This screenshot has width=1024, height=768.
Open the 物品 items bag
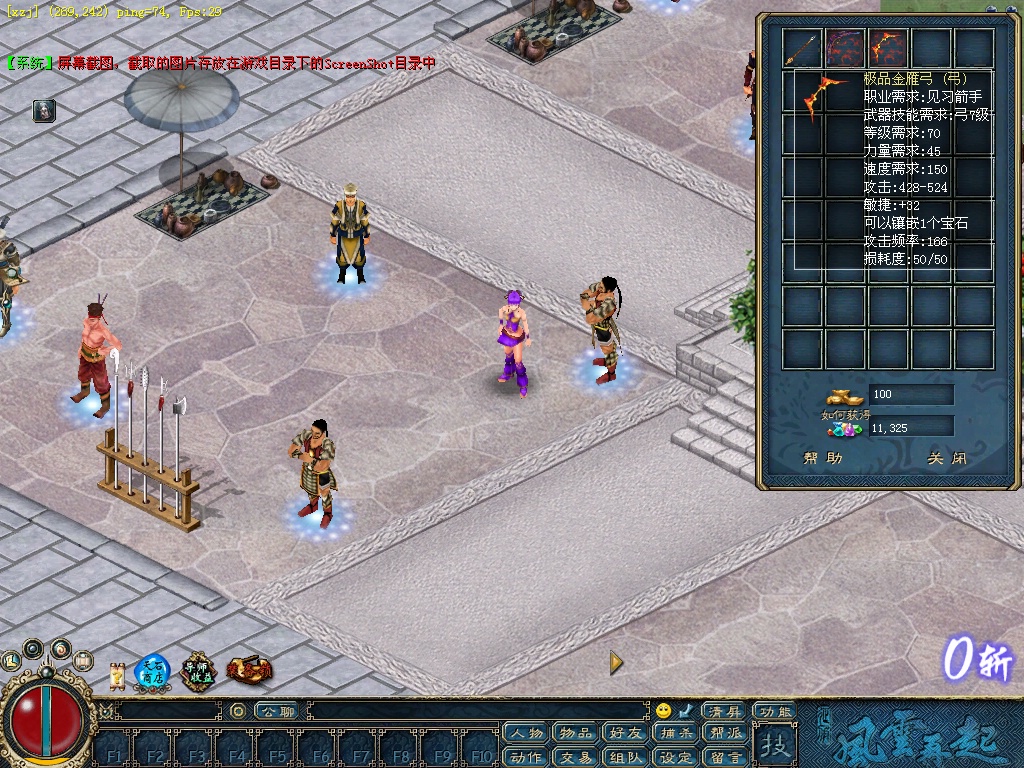pos(576,734)
